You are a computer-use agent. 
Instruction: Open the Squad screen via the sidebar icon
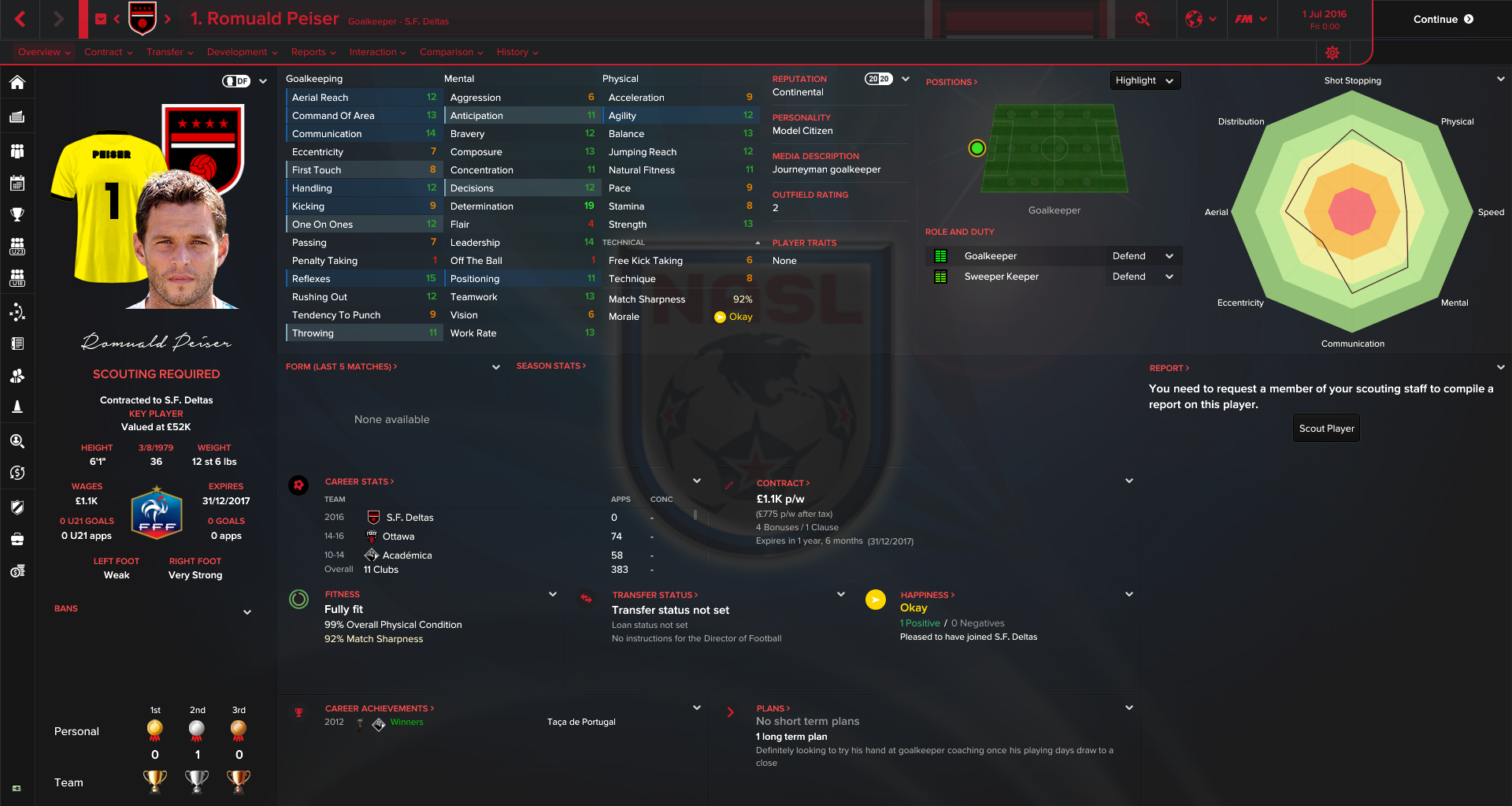click(17, 150)
